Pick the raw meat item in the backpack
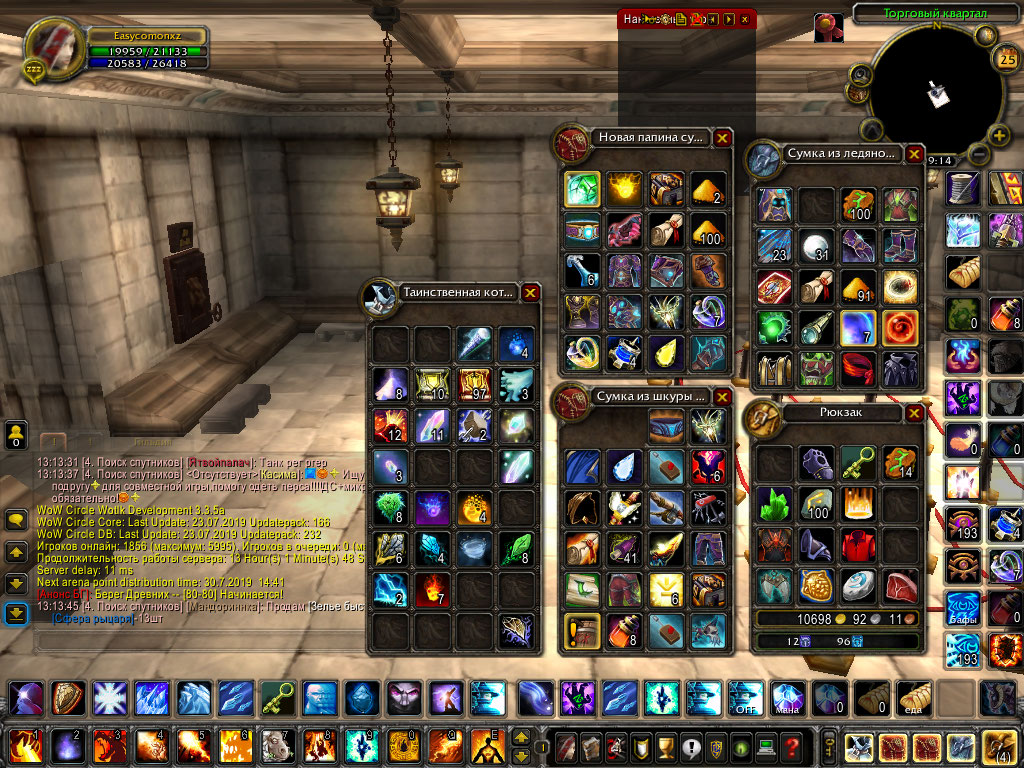 tap(900, 587)
